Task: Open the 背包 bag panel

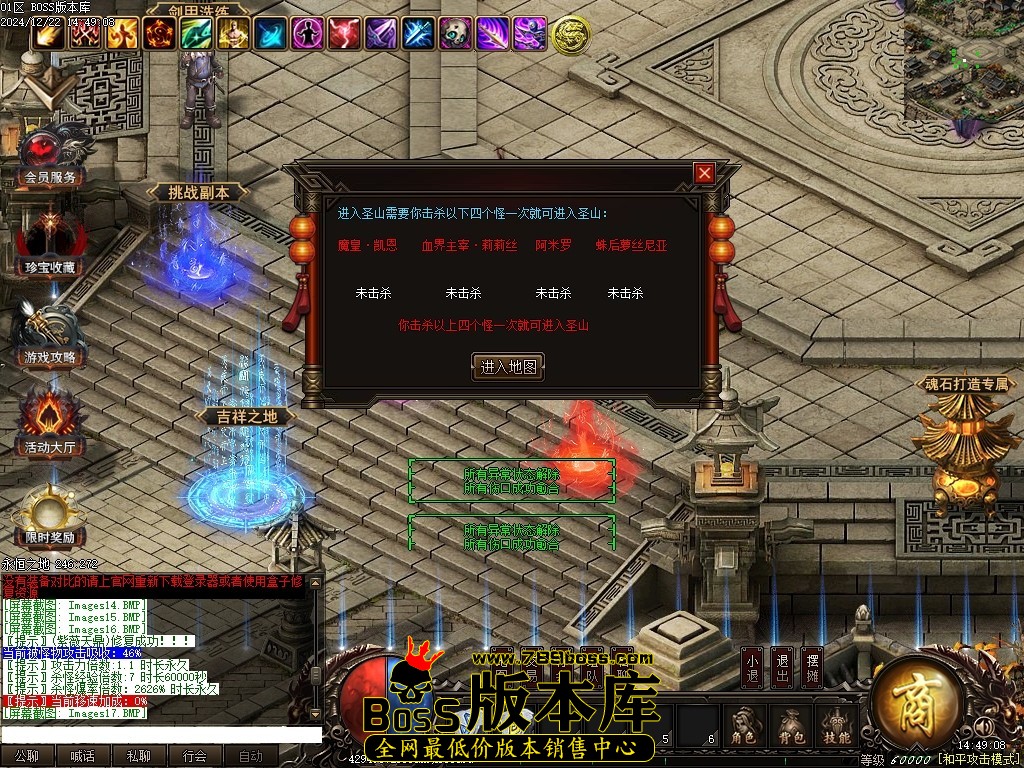Action: coord(790,727)
